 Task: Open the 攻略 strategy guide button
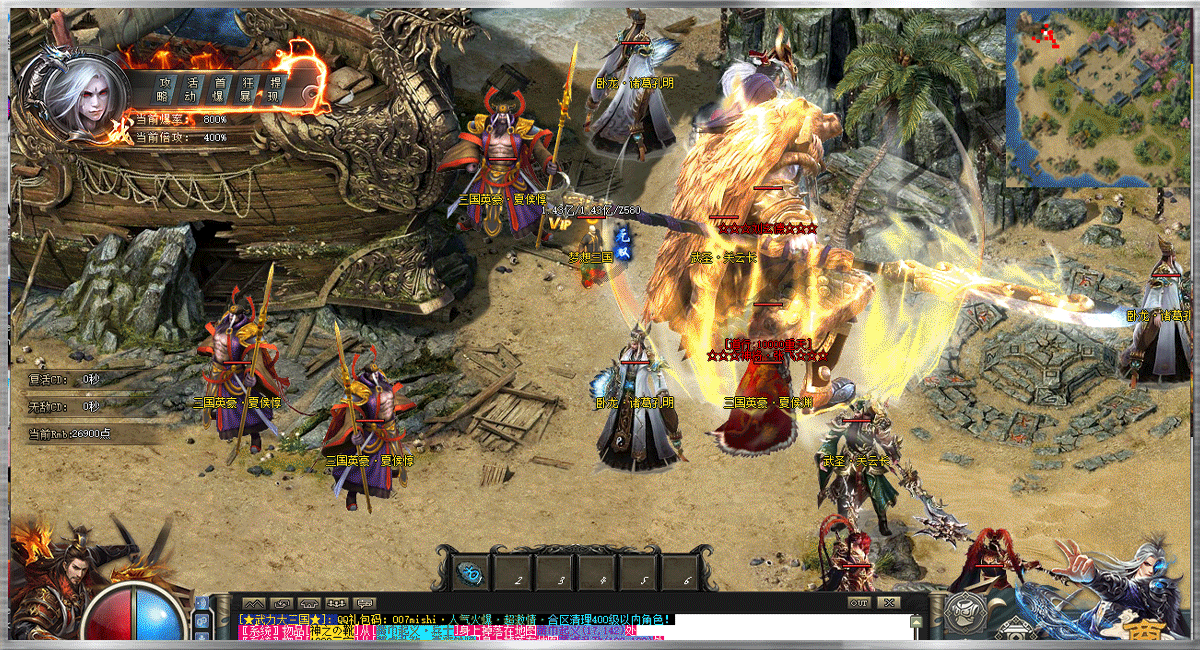point(165,89)
